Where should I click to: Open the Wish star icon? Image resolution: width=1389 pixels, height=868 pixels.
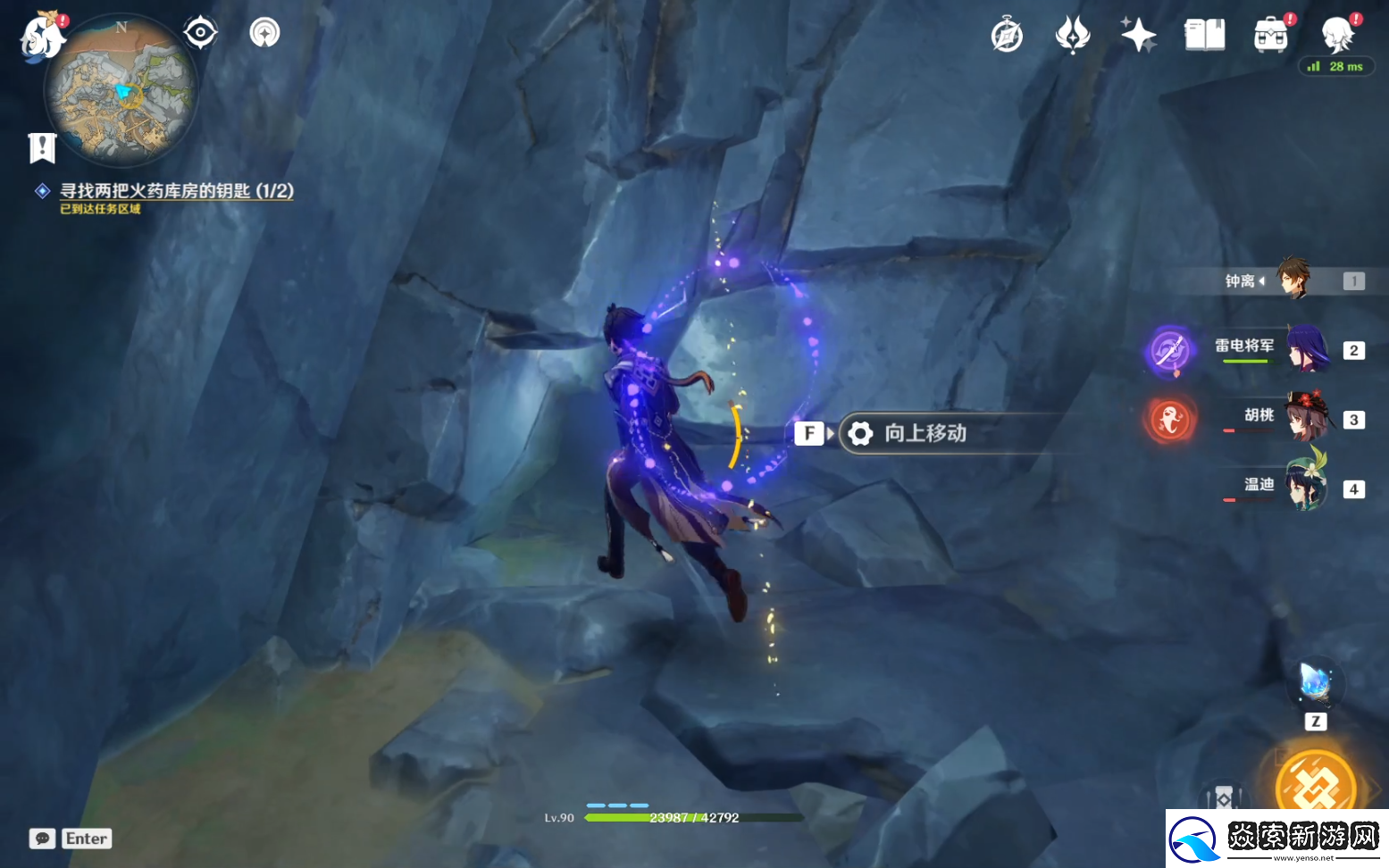tap(1138, 36)
